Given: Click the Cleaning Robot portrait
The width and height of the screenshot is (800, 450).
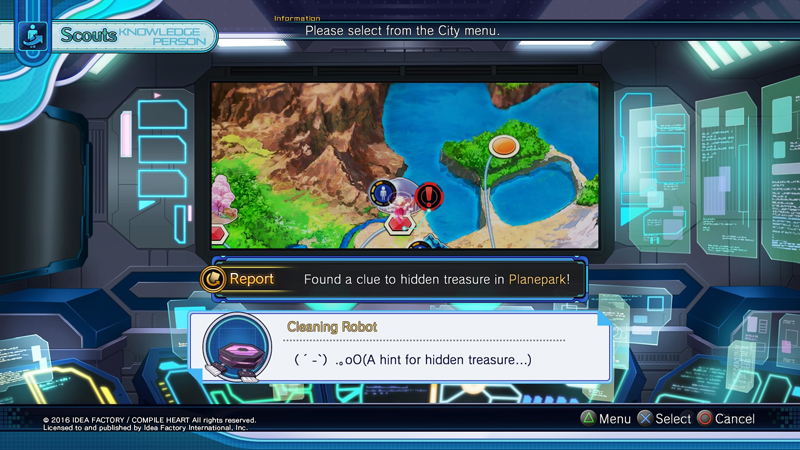Looking at the screenshot, I should point(236,348).
